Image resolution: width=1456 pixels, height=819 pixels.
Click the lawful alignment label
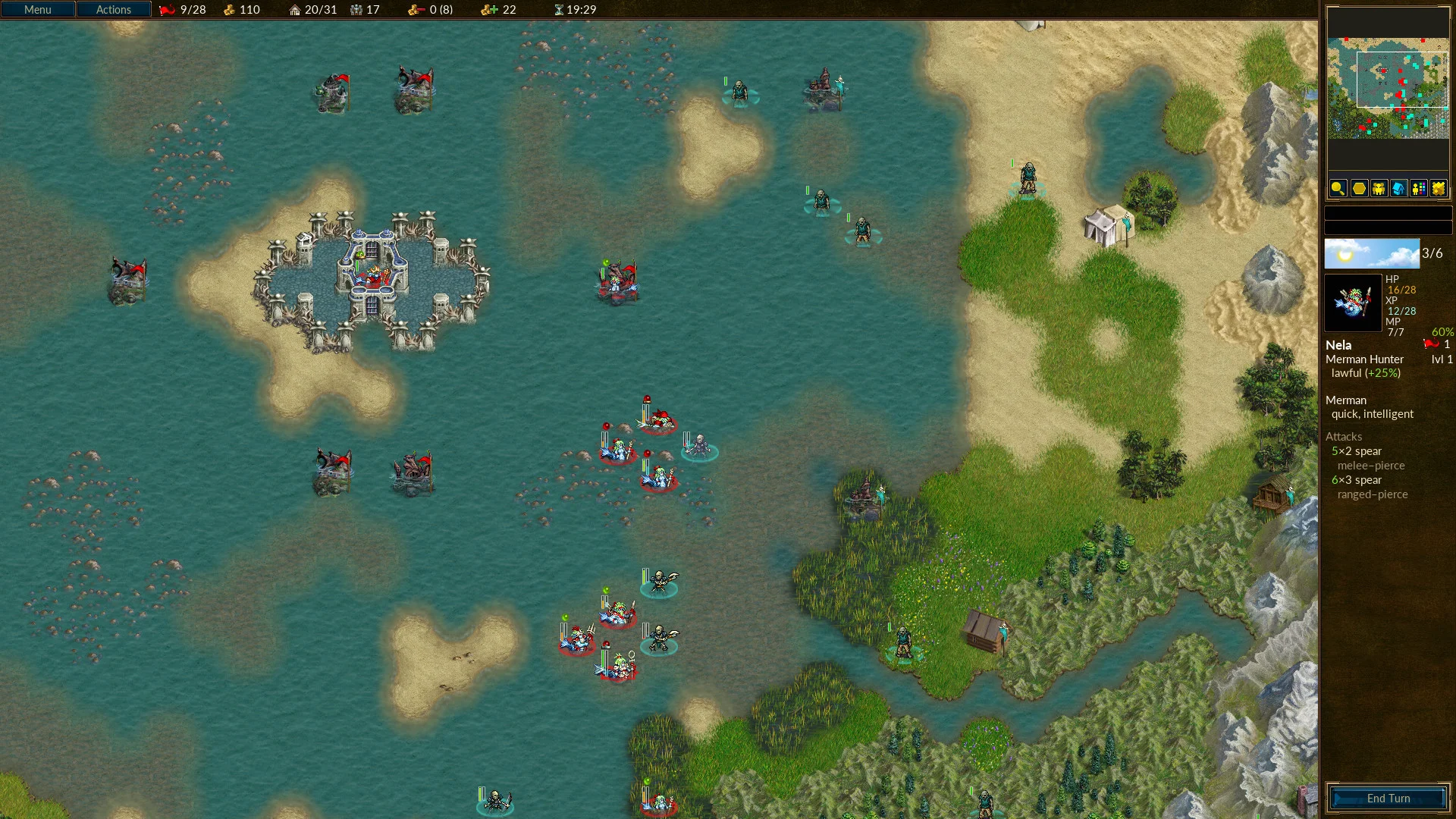pyautogui.click(x=1346, y=373)
